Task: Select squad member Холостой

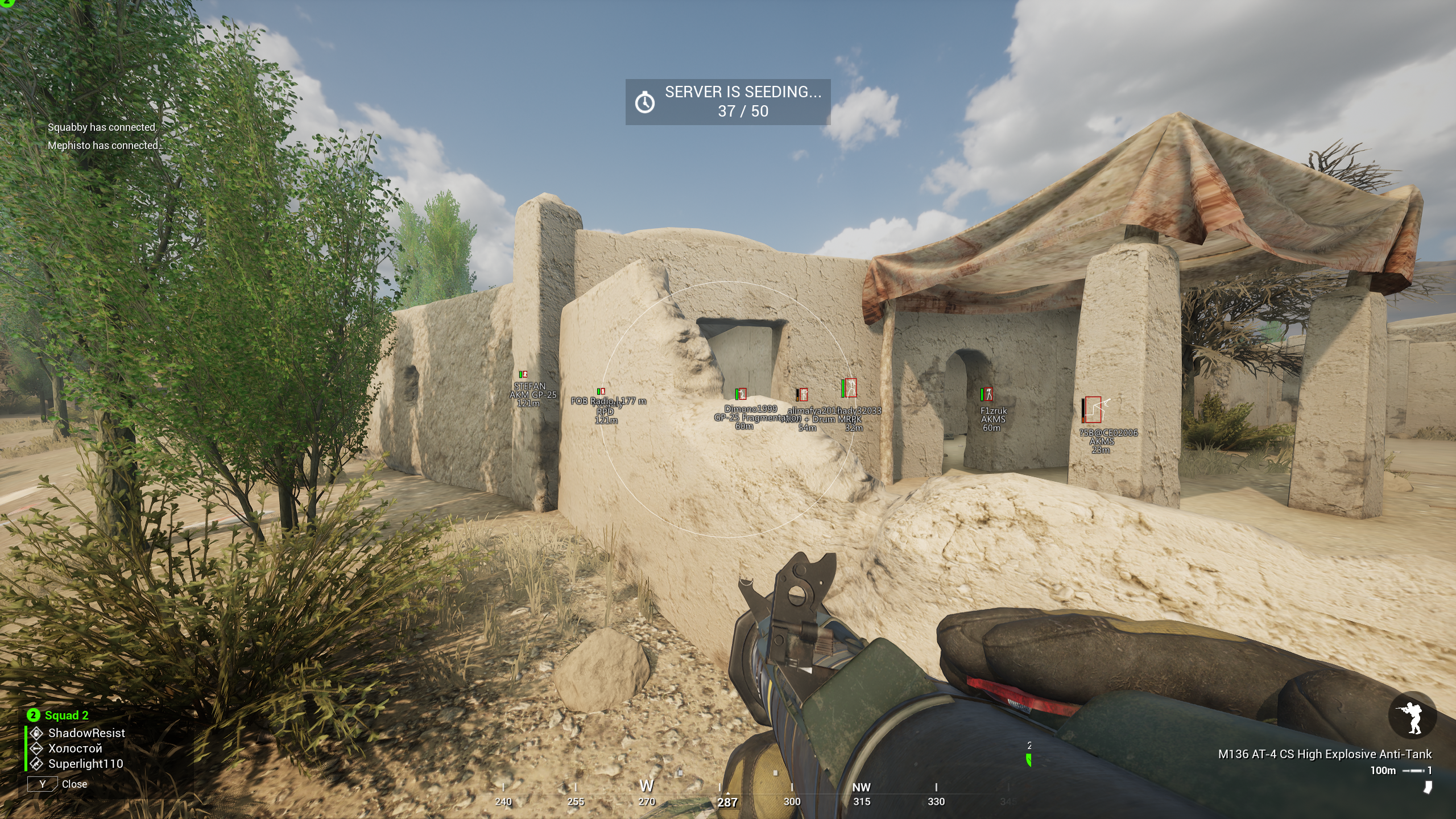Action: pos(75,748)
